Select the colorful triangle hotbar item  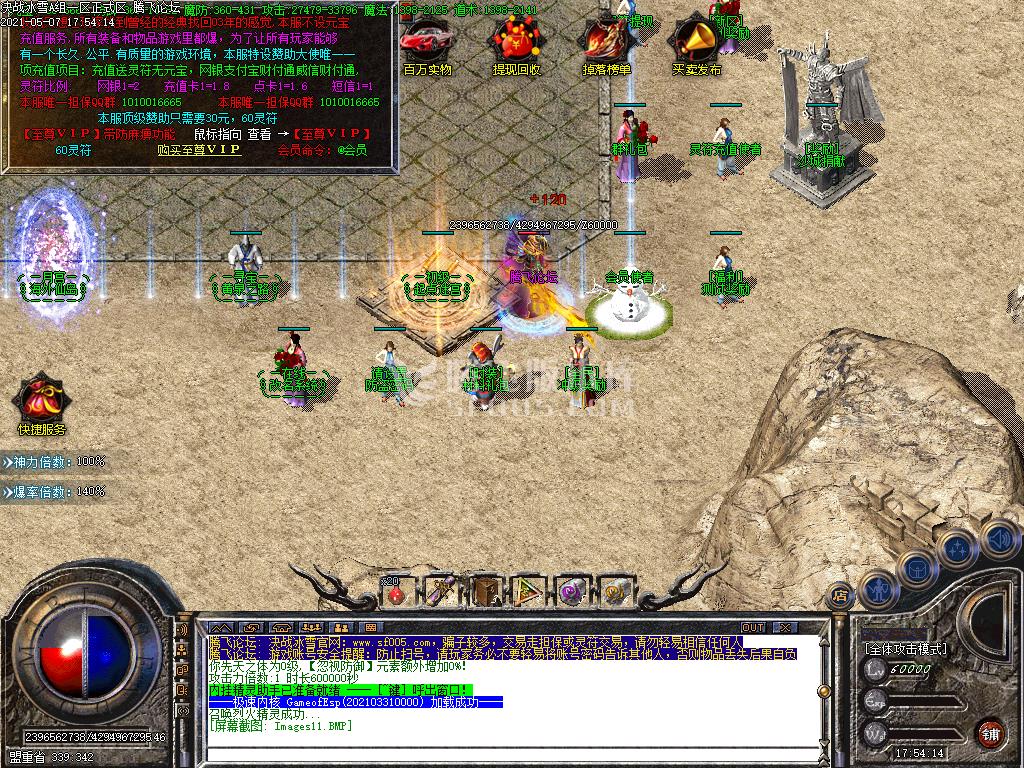pos(528,593)
